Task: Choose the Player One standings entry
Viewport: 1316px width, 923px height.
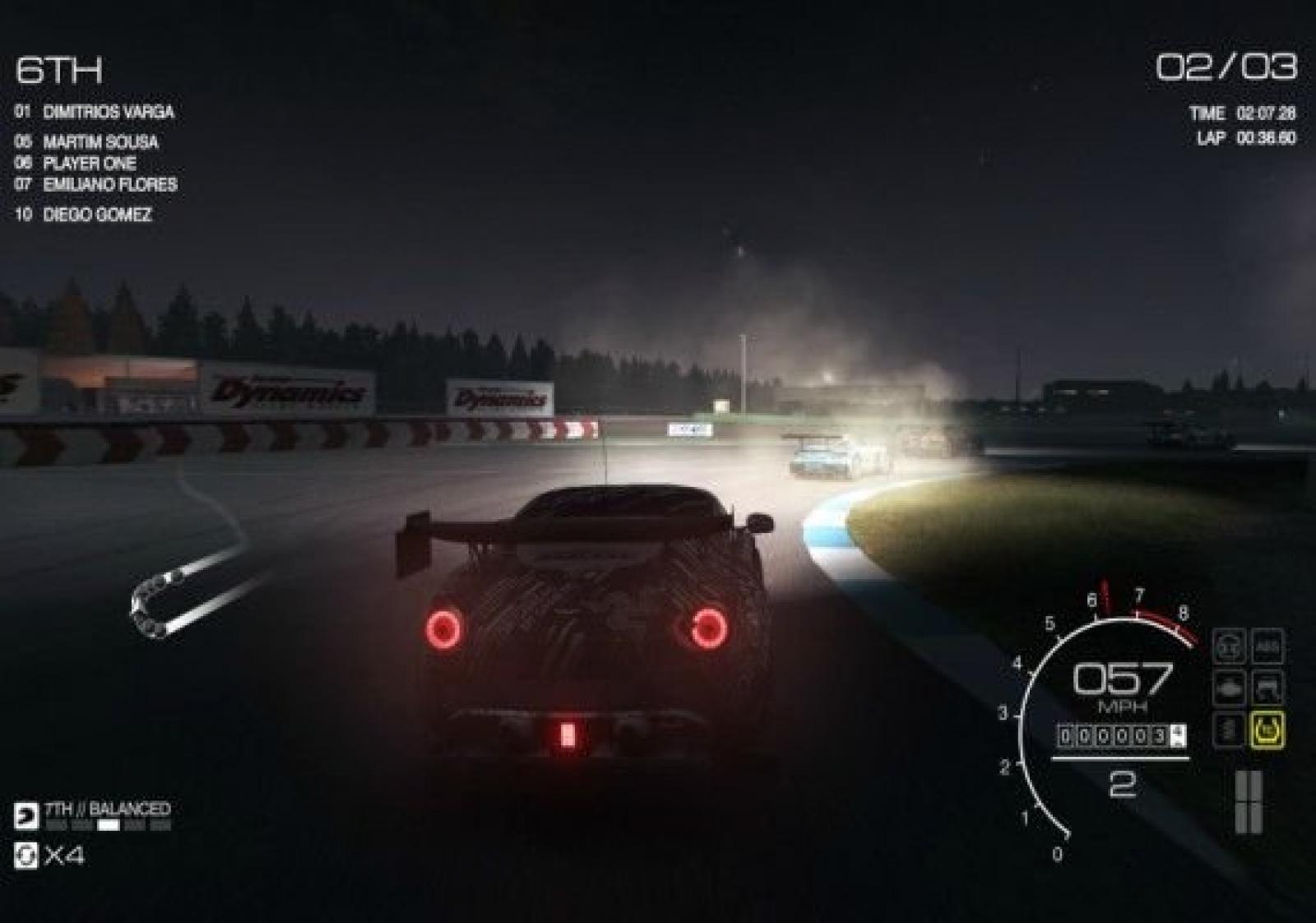Action: [x=89, y=163]
